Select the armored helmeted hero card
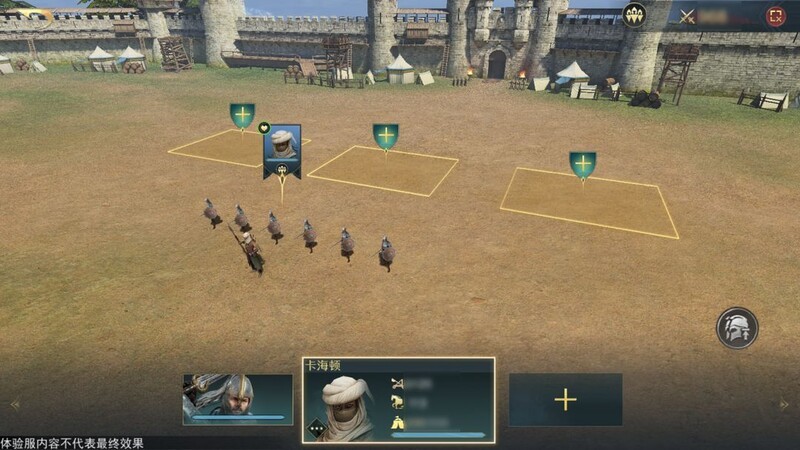Image resolution: width=800 pixels, height=450 pixels. 238,399
